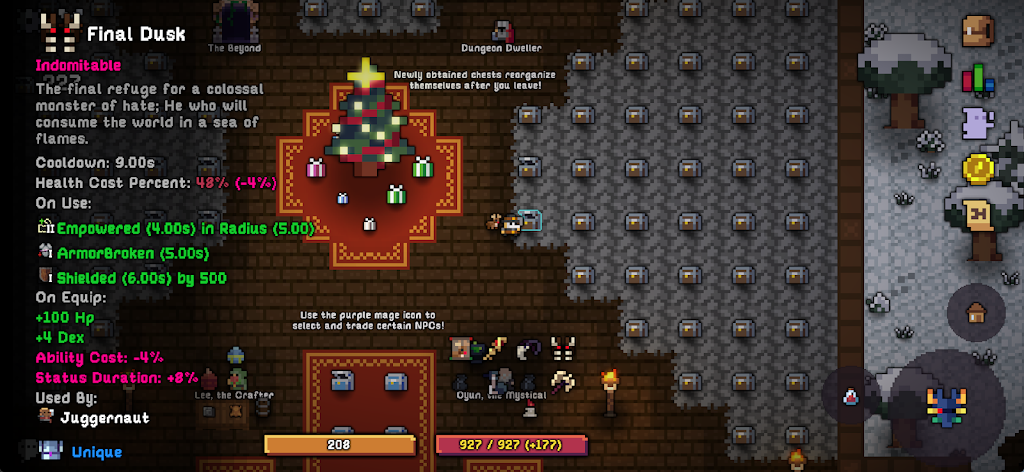
Task: Tap the gold coin shop icon
Action: pos(977,168)
